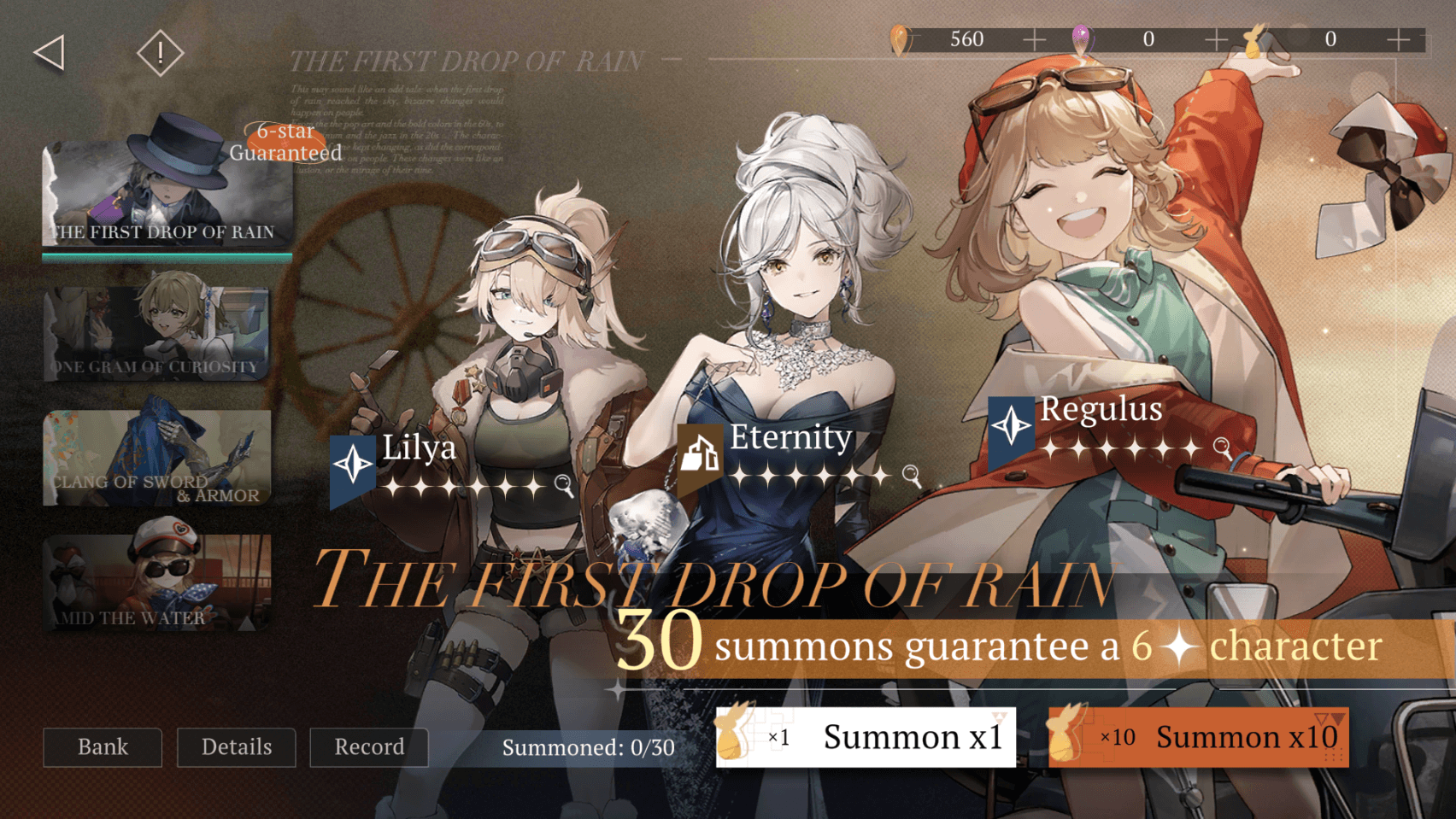Add more of the 560 orange currency
The height and width of the screenshot is (819, 1456).
[1034, 39]
